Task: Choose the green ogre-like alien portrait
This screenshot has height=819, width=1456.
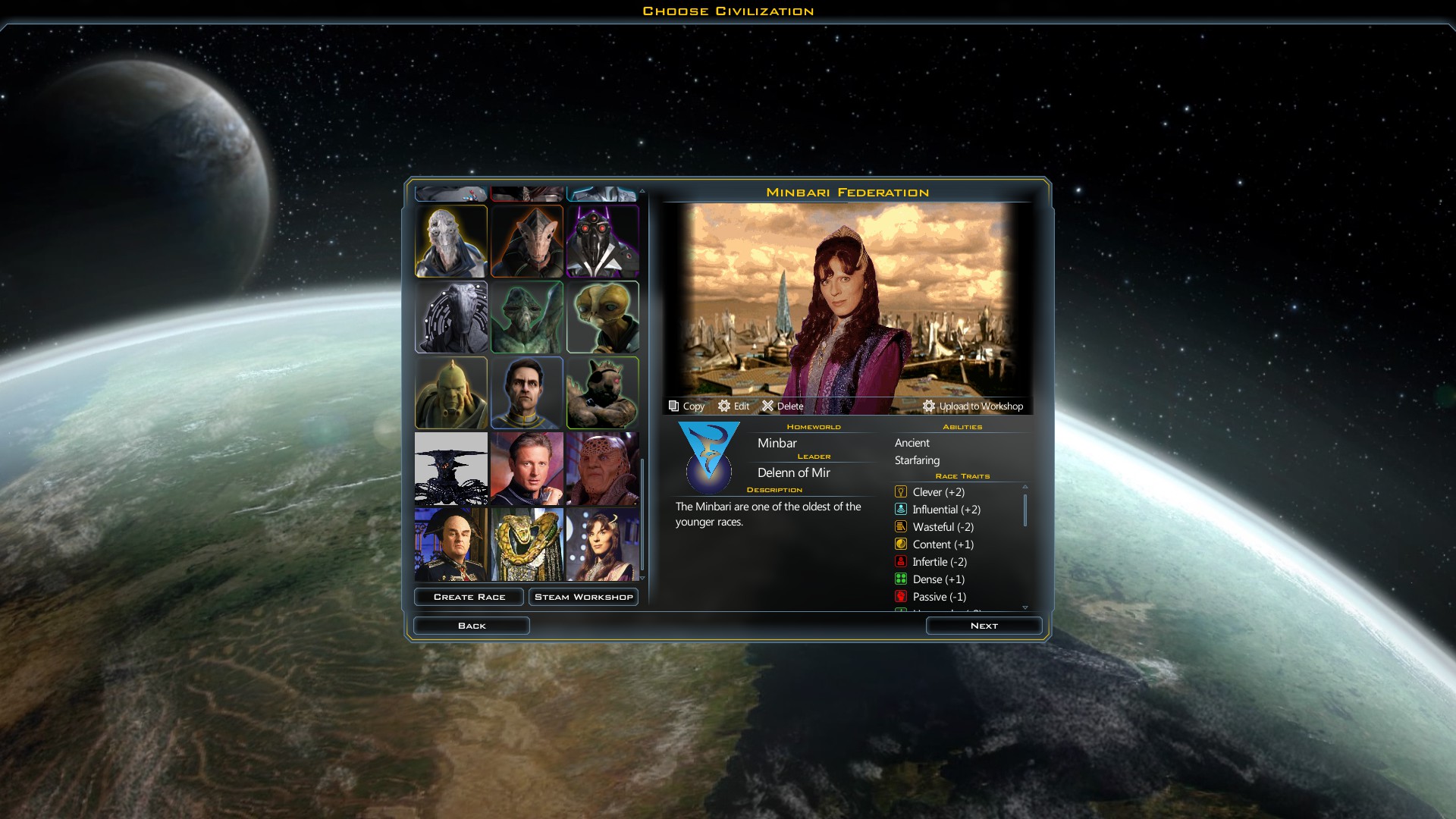Action: 451,393
